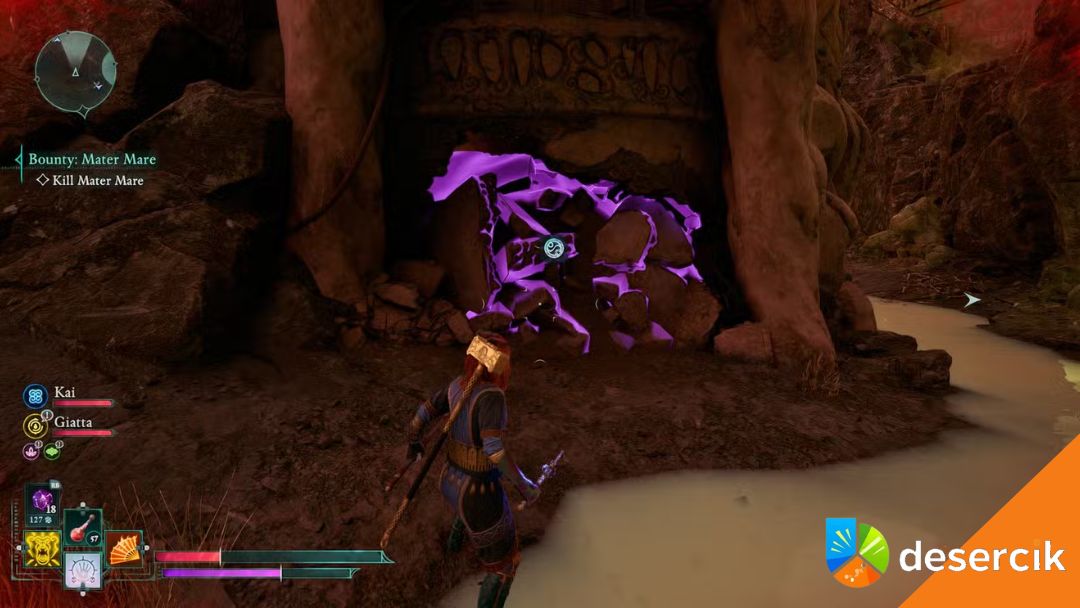The width and height of the screenshot is (1080, 608).
Task: Use the red health potion slot
Action: [x=81, y=529]
